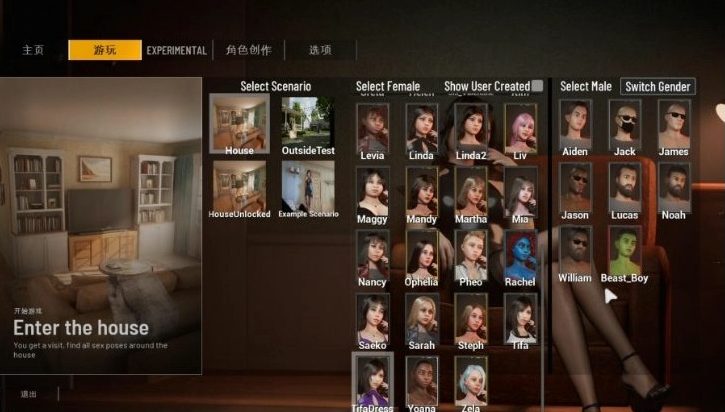Select female character Levia
The image size is (725, 412).
(x=372, y=128)
